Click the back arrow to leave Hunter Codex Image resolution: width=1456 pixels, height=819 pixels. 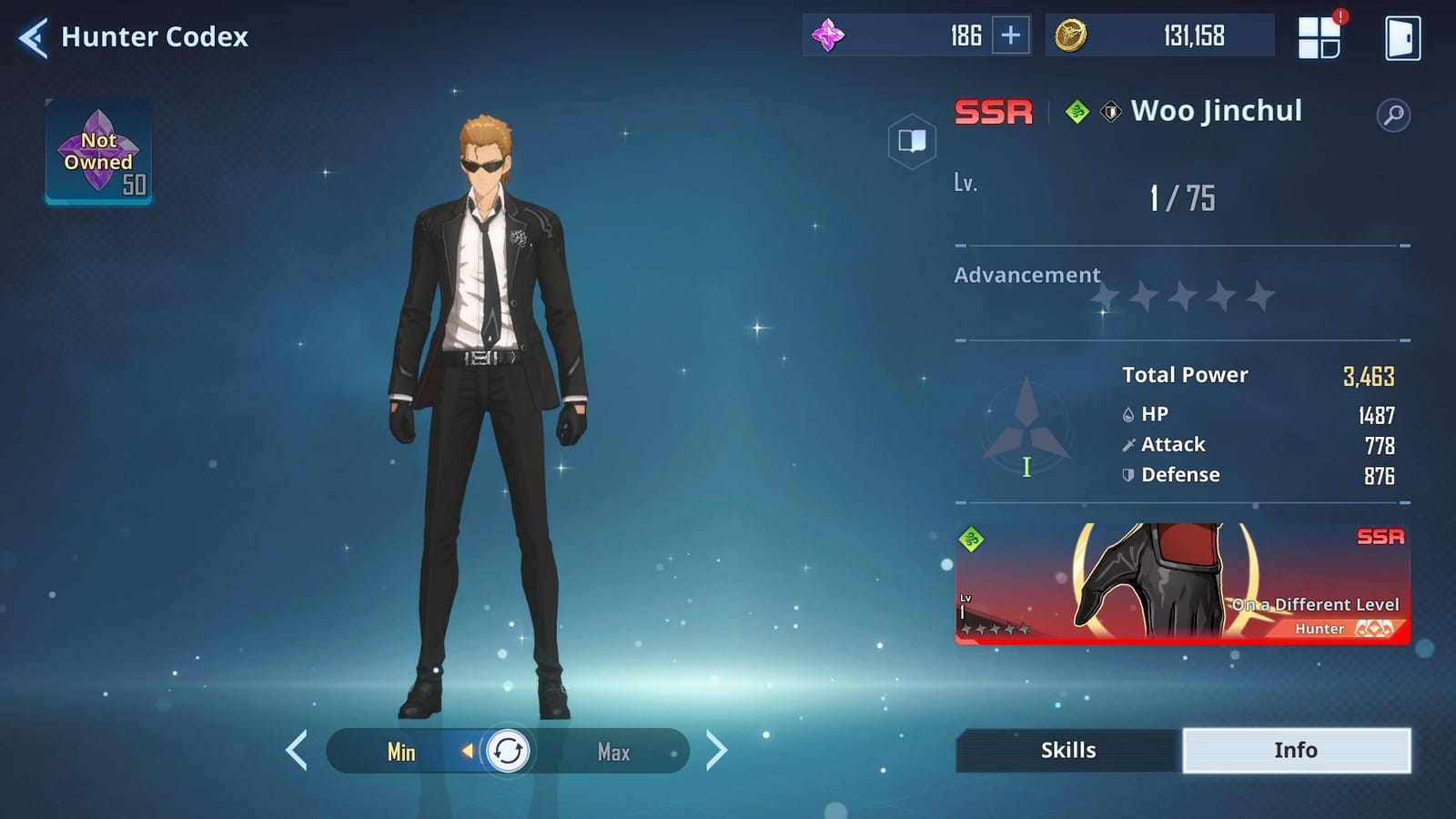pos(33,36)
